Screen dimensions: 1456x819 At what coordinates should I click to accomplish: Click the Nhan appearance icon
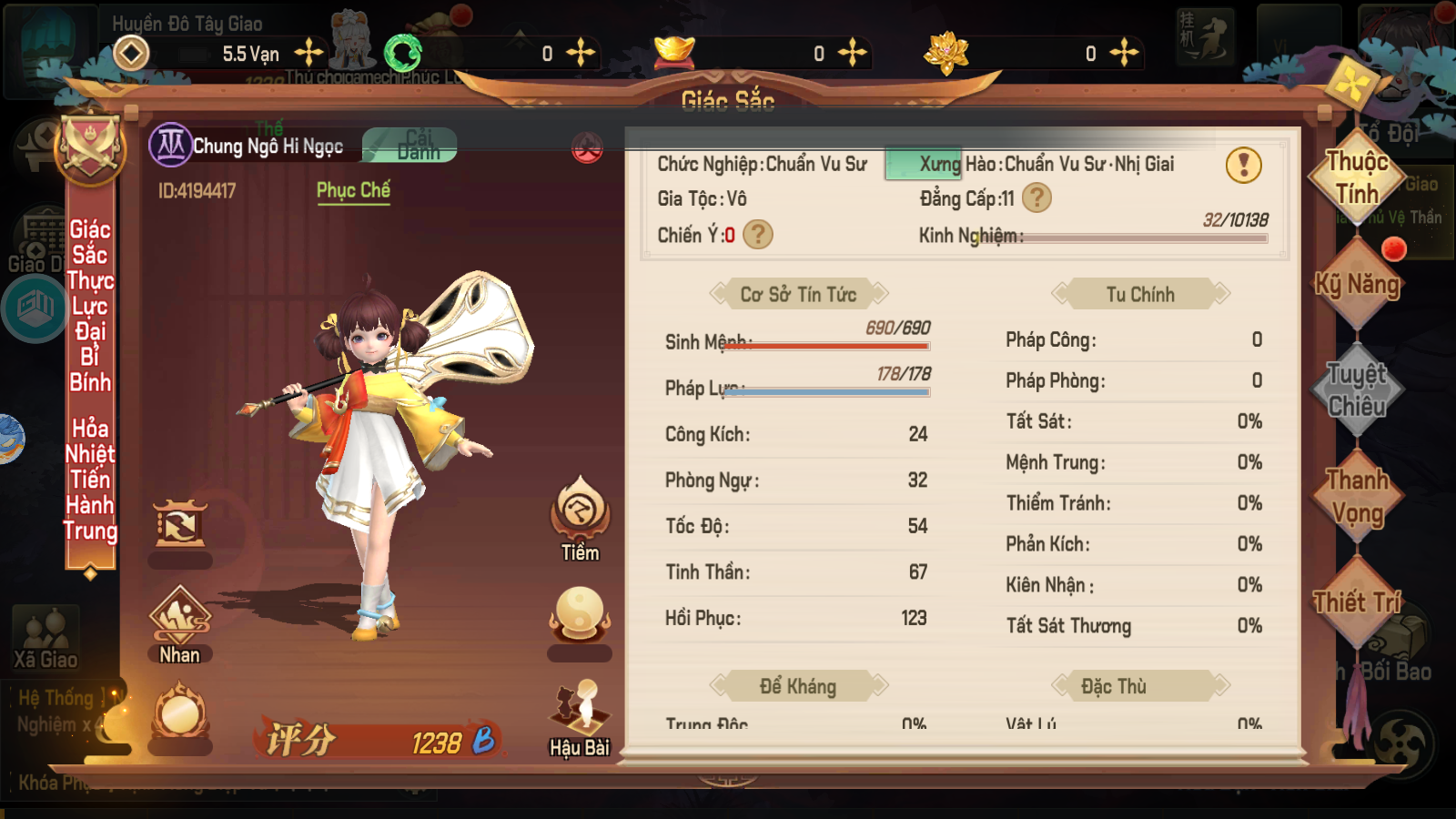click(179, 625)
